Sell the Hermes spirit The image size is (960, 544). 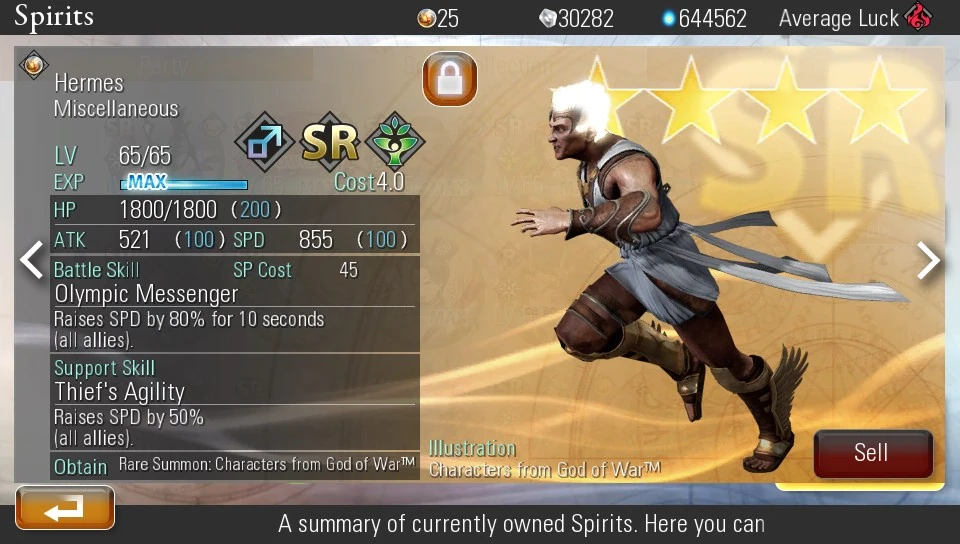pos(872,453)
